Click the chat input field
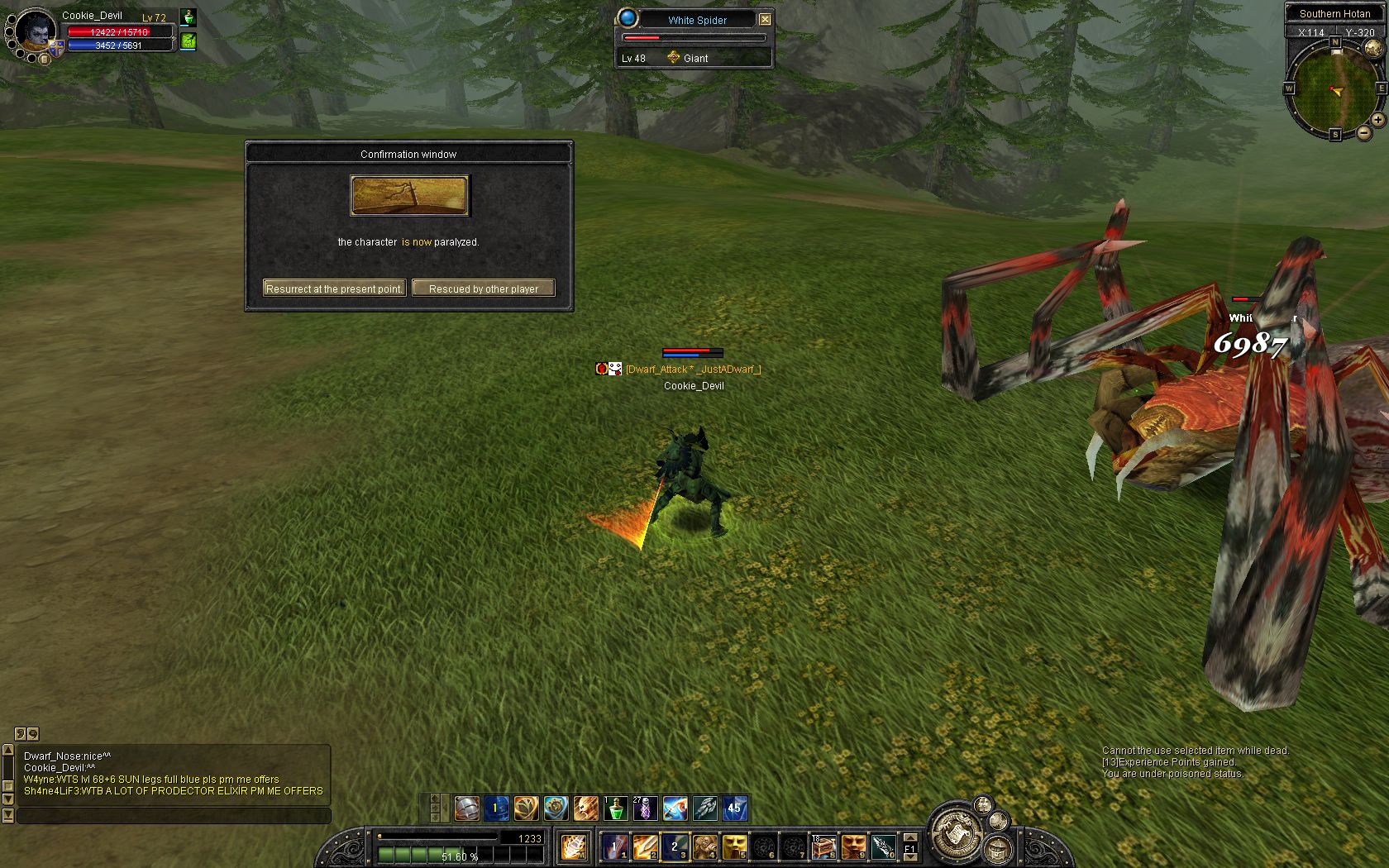This screenshot has width=1389, height=868. pyautogui.click(x=174, y=816)
